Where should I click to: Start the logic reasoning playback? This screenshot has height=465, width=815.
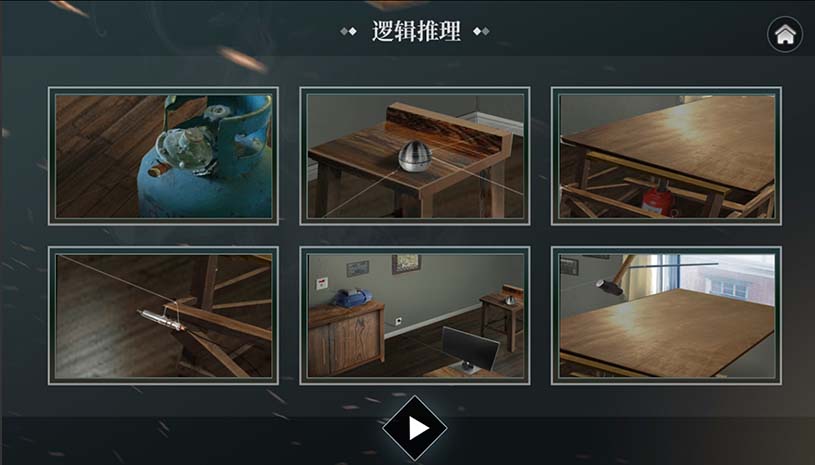click(415, 428)
